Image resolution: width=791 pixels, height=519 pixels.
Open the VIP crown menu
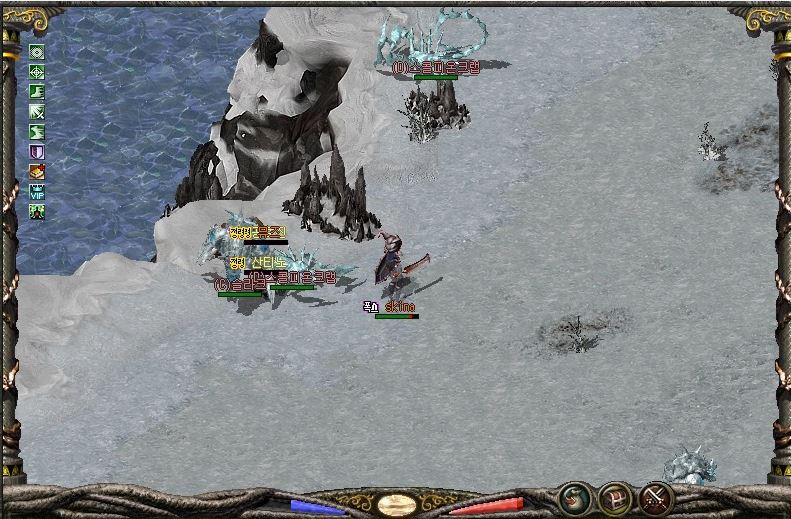(x=37, y=192)
